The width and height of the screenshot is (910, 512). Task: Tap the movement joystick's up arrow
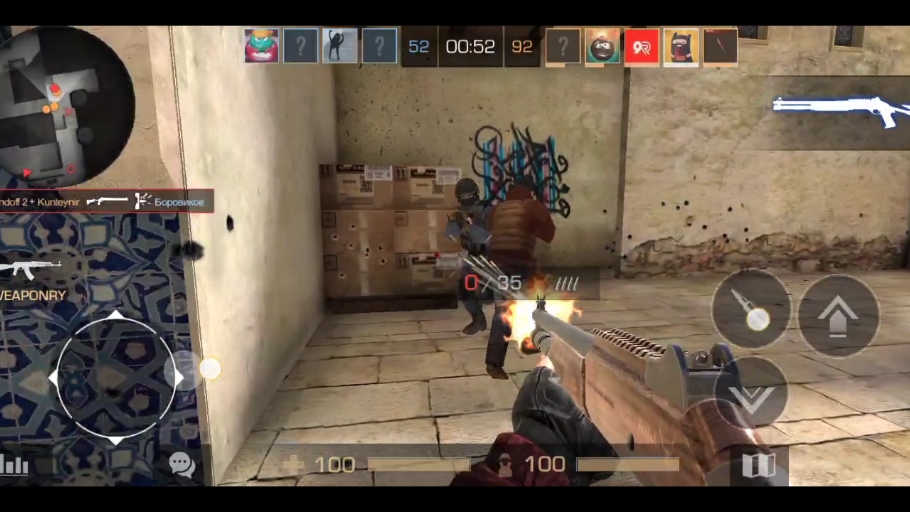click(x=116, y=317)
